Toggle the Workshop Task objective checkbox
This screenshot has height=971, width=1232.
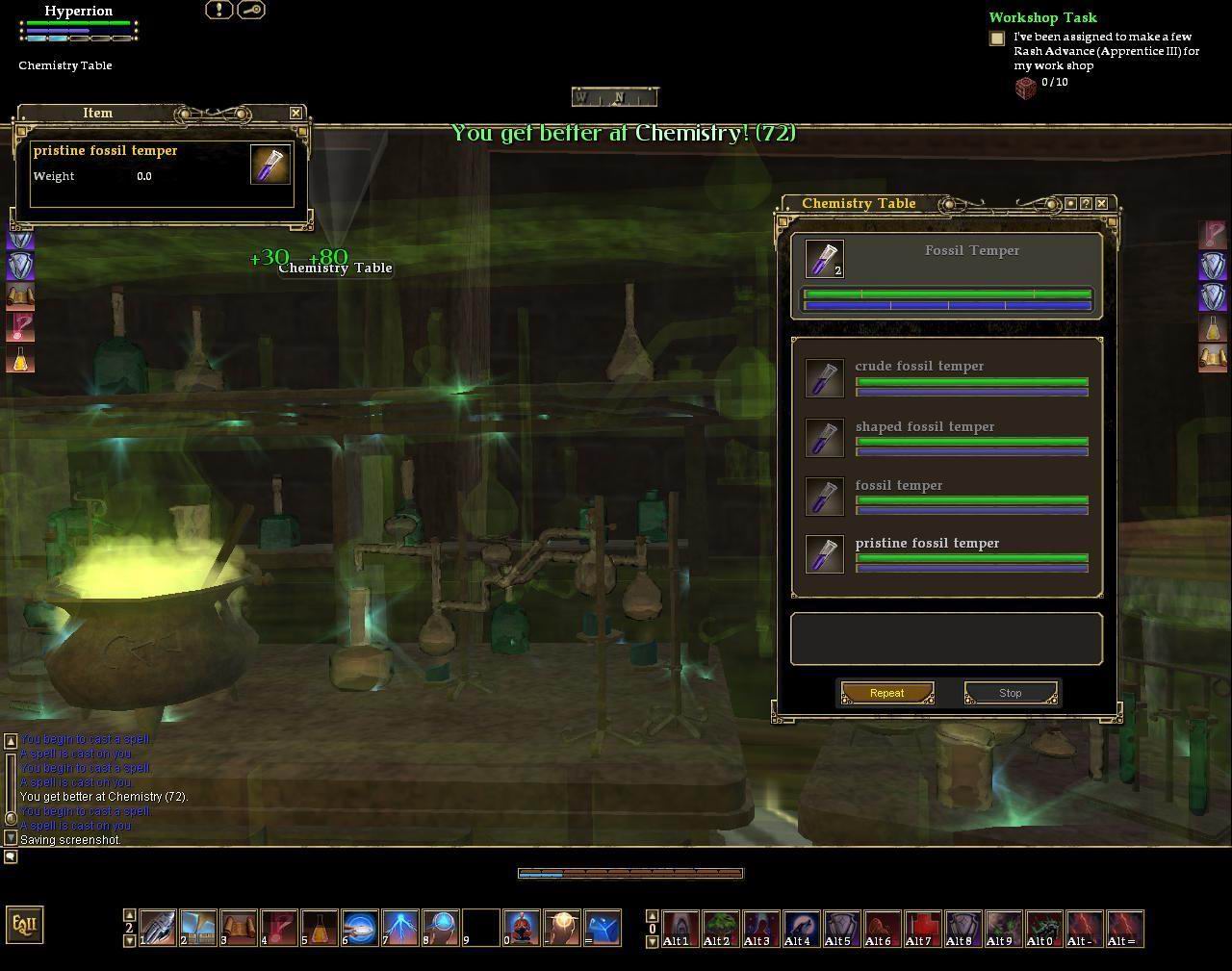(x=997, y=38)
